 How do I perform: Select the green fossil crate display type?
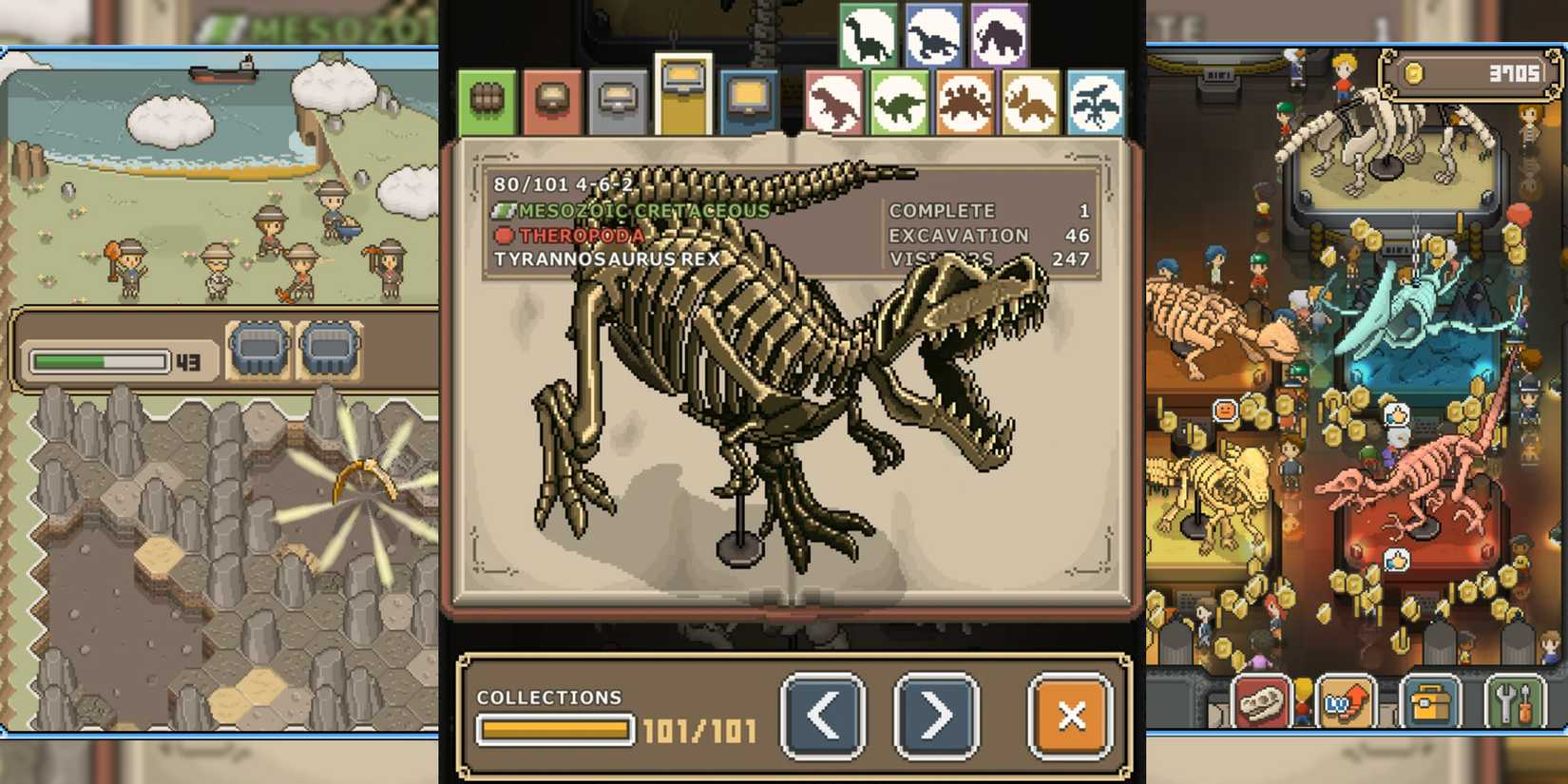(x=487, y=100)
